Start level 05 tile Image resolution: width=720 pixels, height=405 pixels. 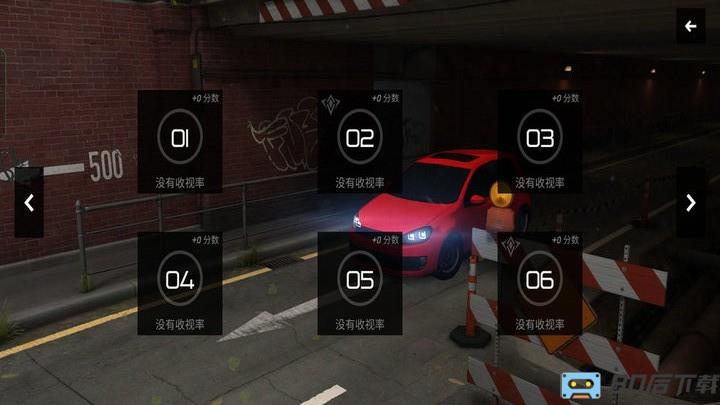pyautogui.click(x=360, y=282)
